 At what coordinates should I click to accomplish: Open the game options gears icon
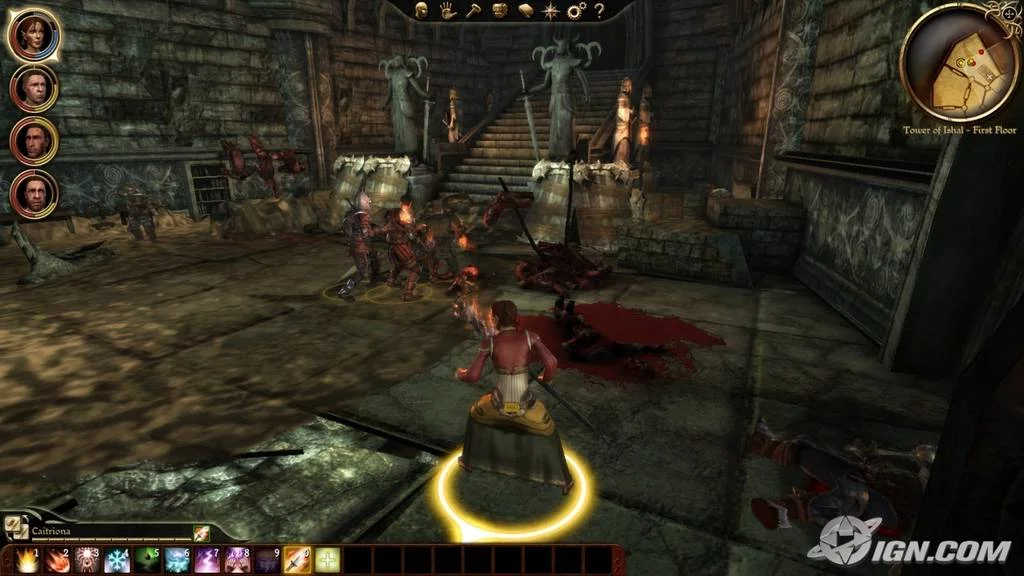pyautogui.click(x=575, y=11)
